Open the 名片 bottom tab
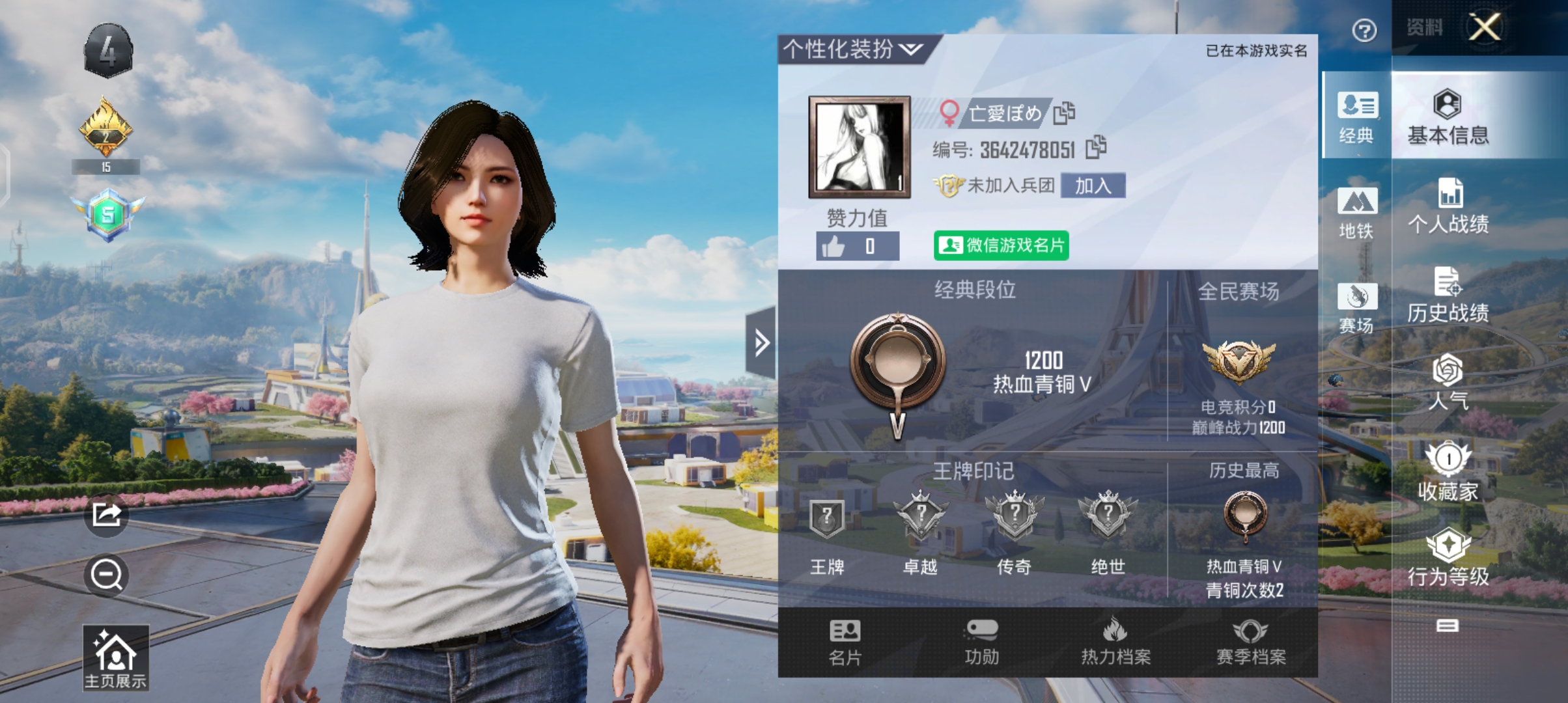The image size is (1568, 703). pos(845,642)
